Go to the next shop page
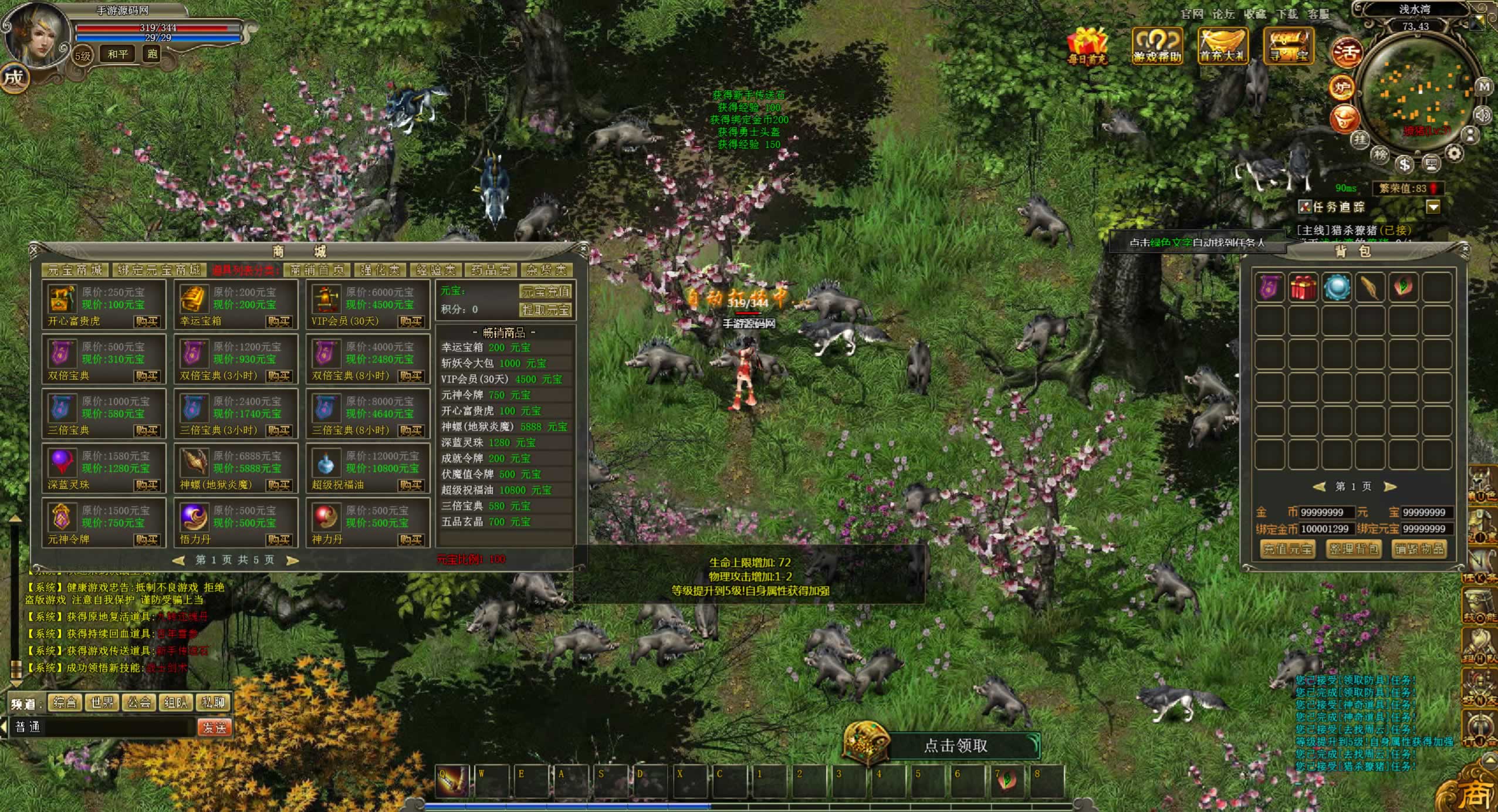1498x812 pixels. (x=292, y=560)
